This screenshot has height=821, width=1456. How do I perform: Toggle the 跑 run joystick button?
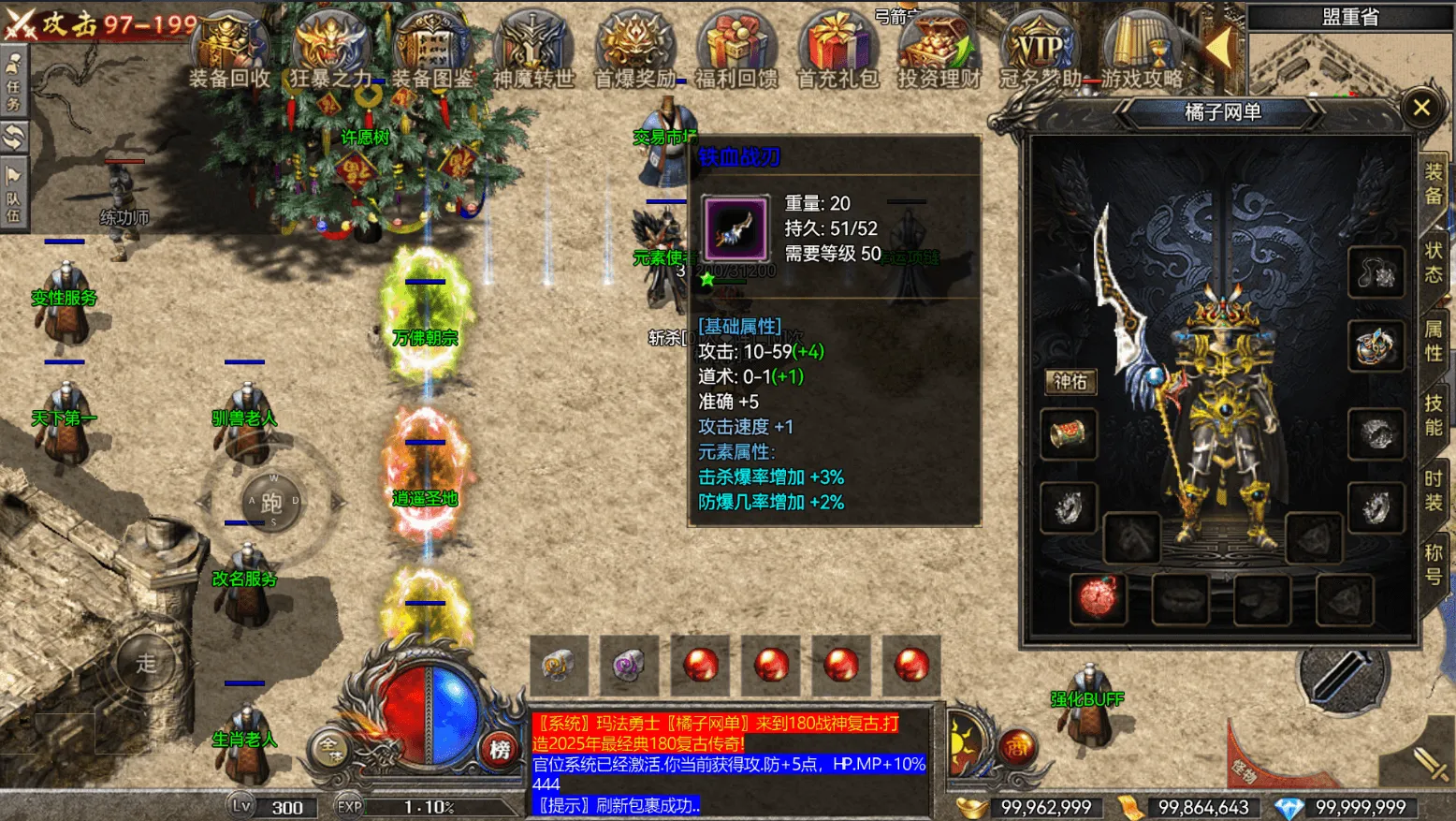point(271,503)
